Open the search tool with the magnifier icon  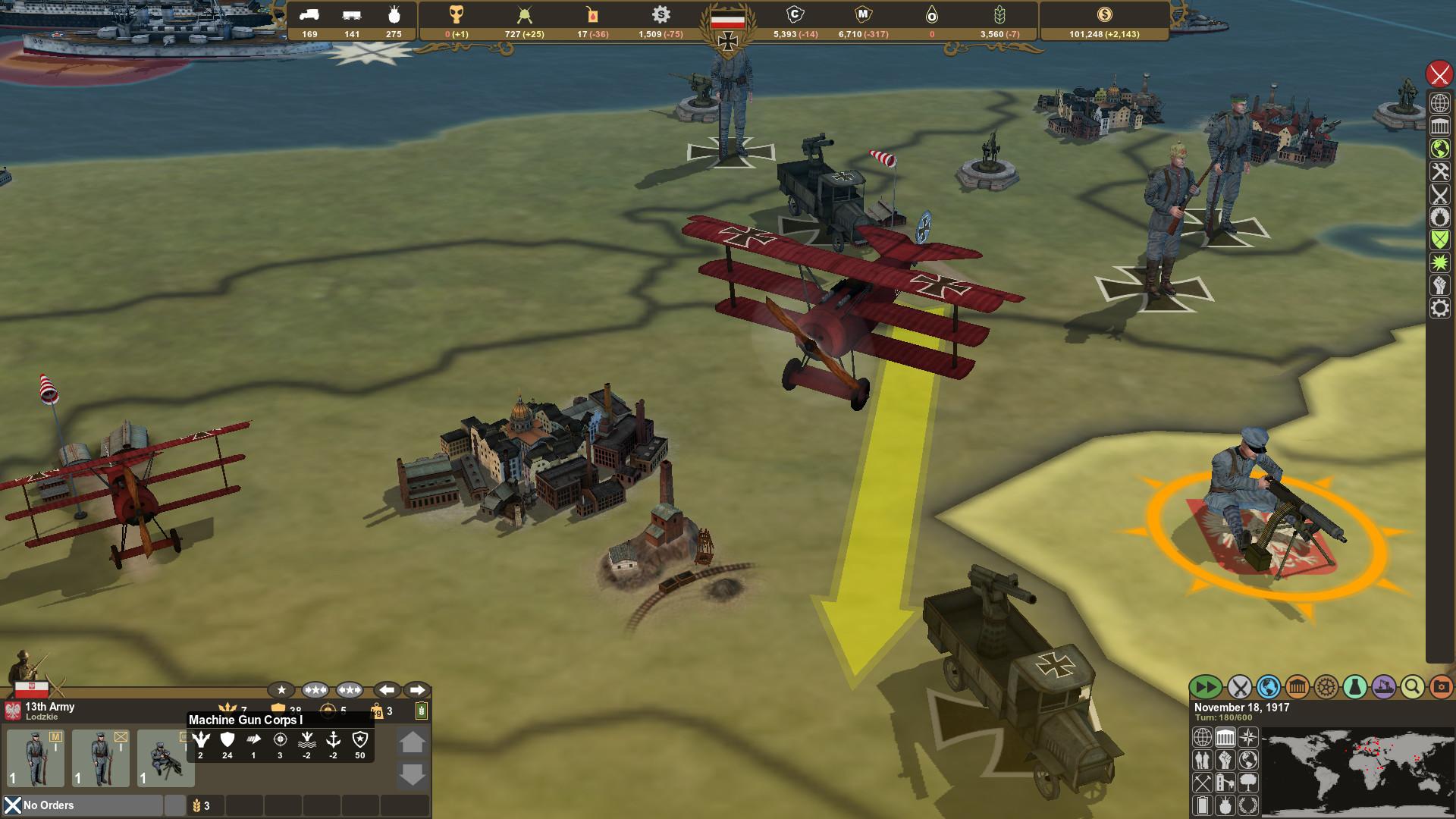(x=1410, y=686)
